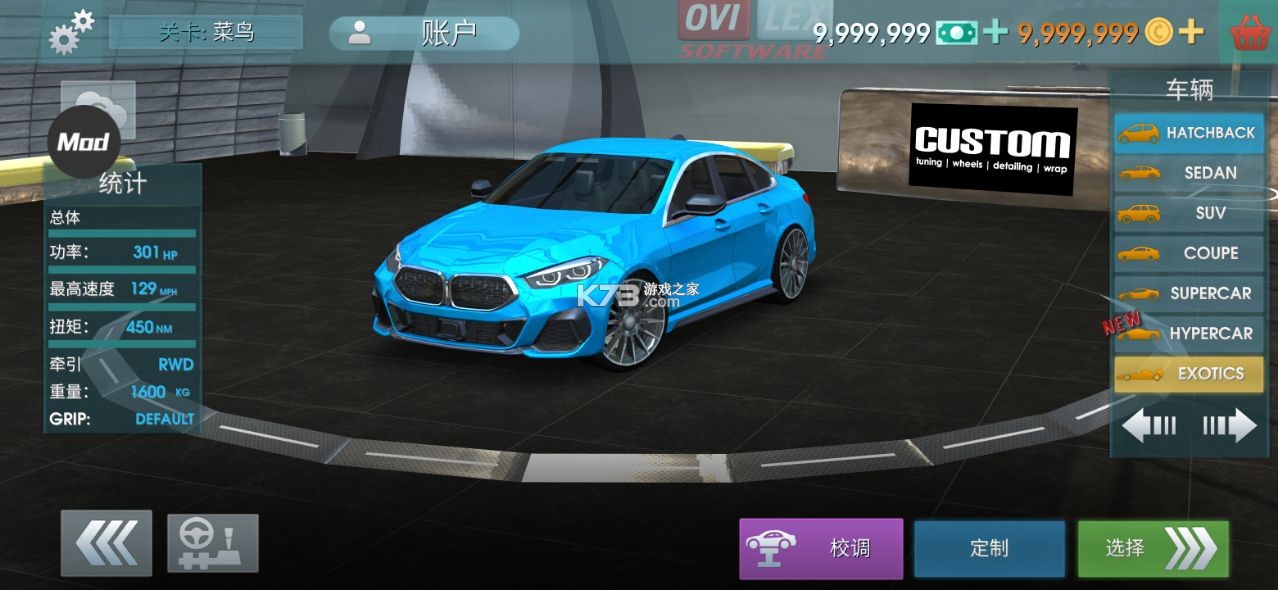The width and height of the screenshot is (1278, 590).
Task: Click the cloud save icon
Action: click(100, 105)
